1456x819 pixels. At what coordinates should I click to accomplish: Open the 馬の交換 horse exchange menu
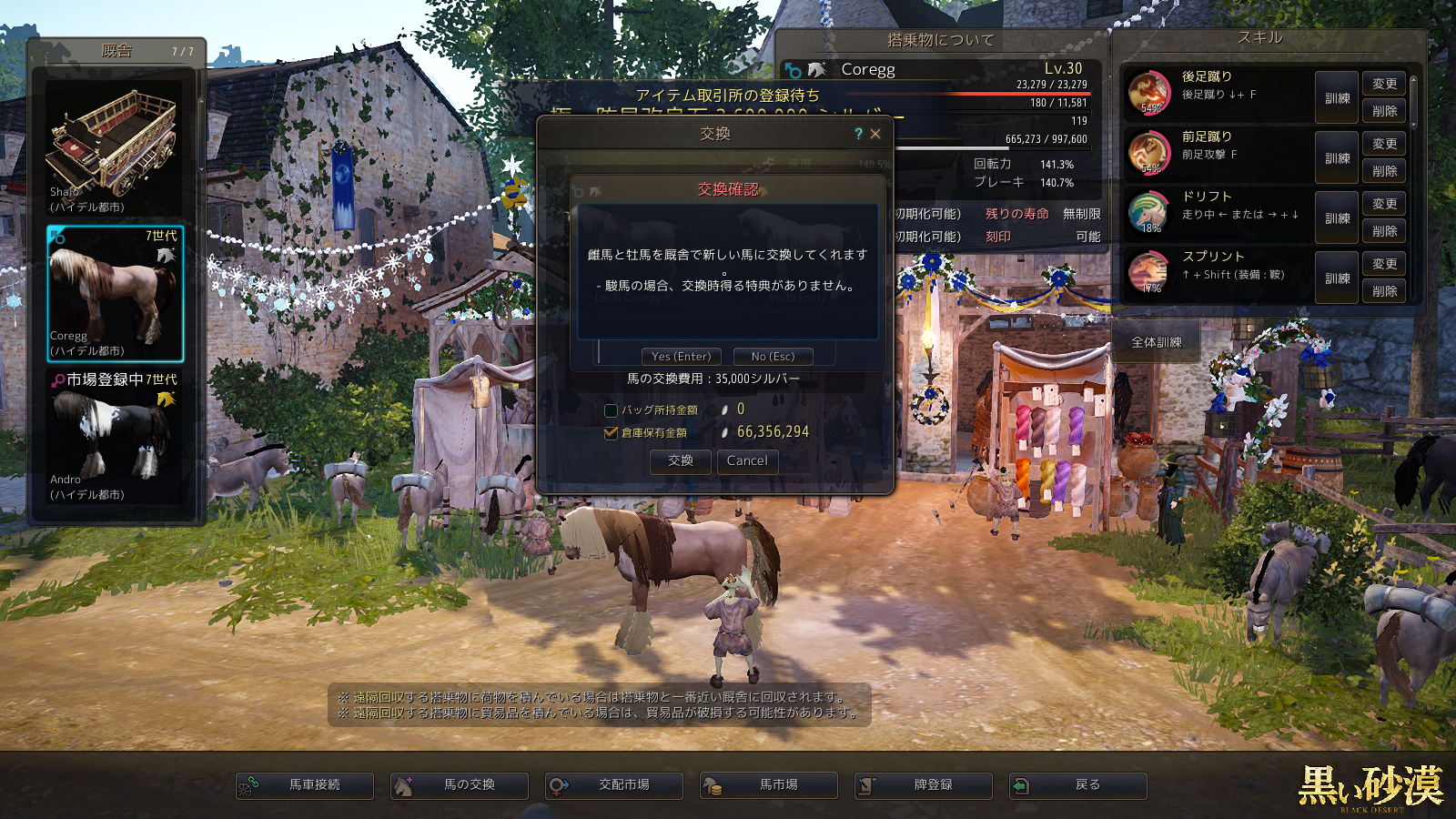coord(460,785)
